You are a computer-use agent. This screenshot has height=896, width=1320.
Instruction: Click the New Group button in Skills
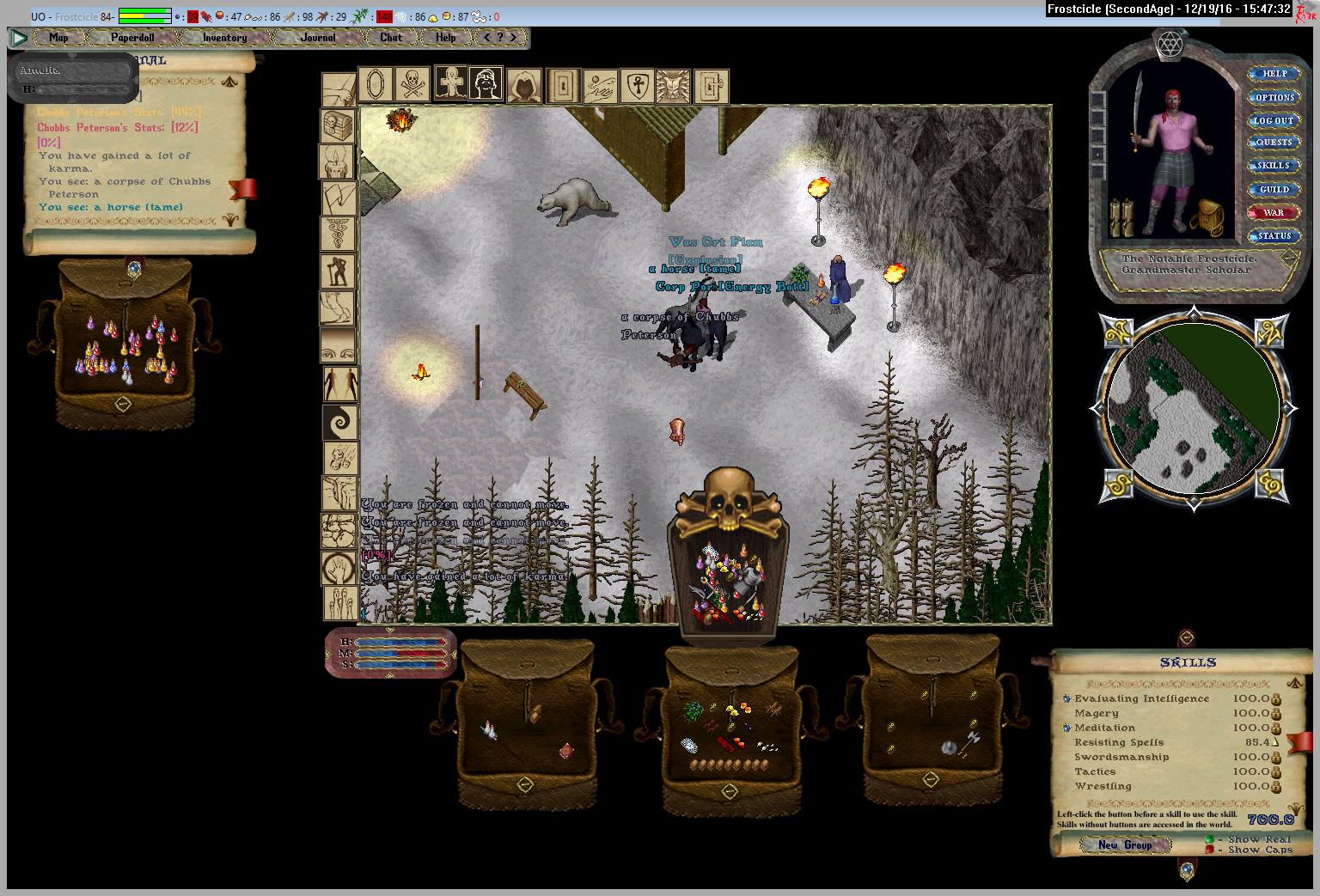click(x=1125, y=844)
